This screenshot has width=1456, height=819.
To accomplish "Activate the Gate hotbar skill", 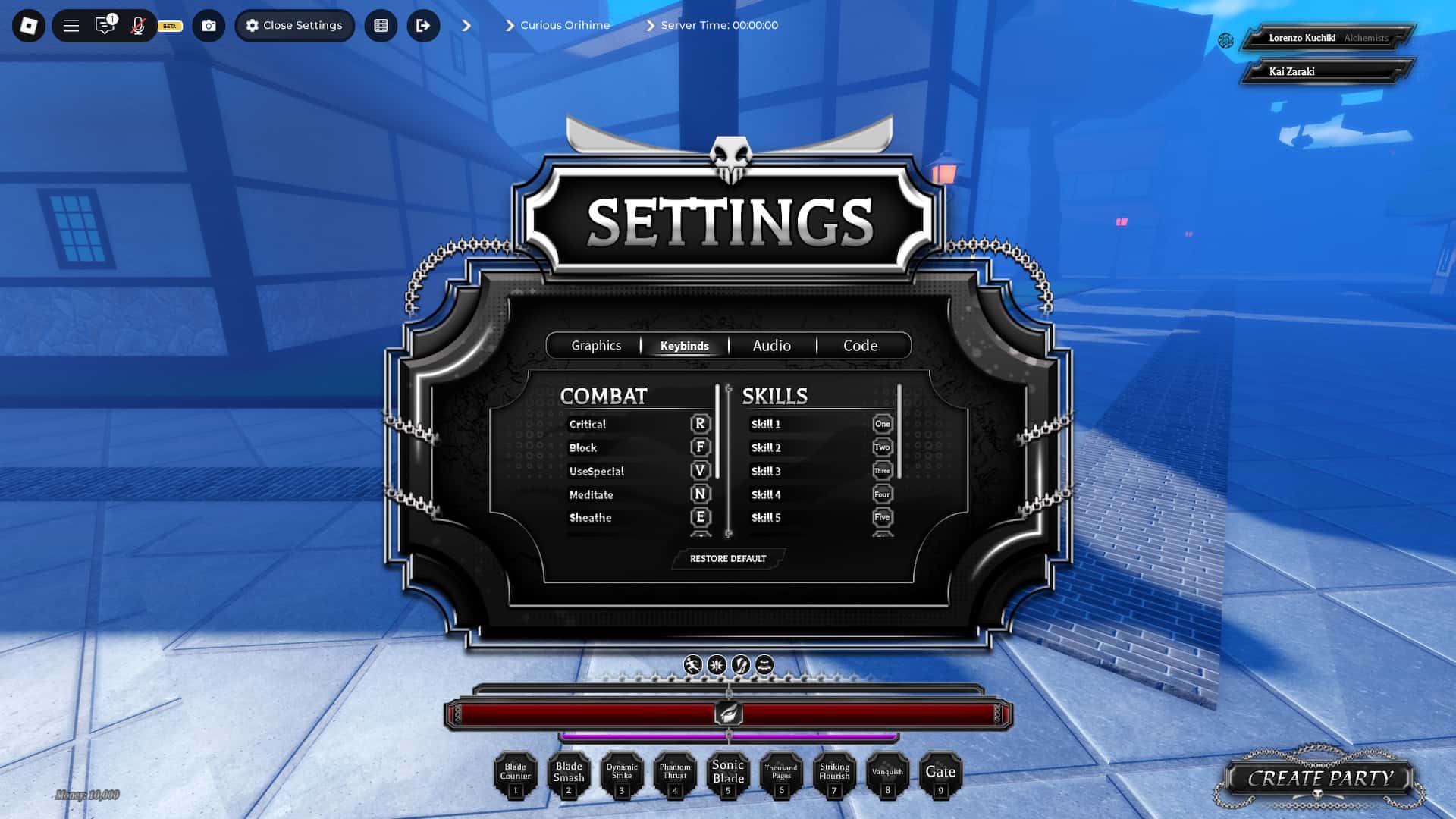I will pyautogui.click(x=941, y=775).
